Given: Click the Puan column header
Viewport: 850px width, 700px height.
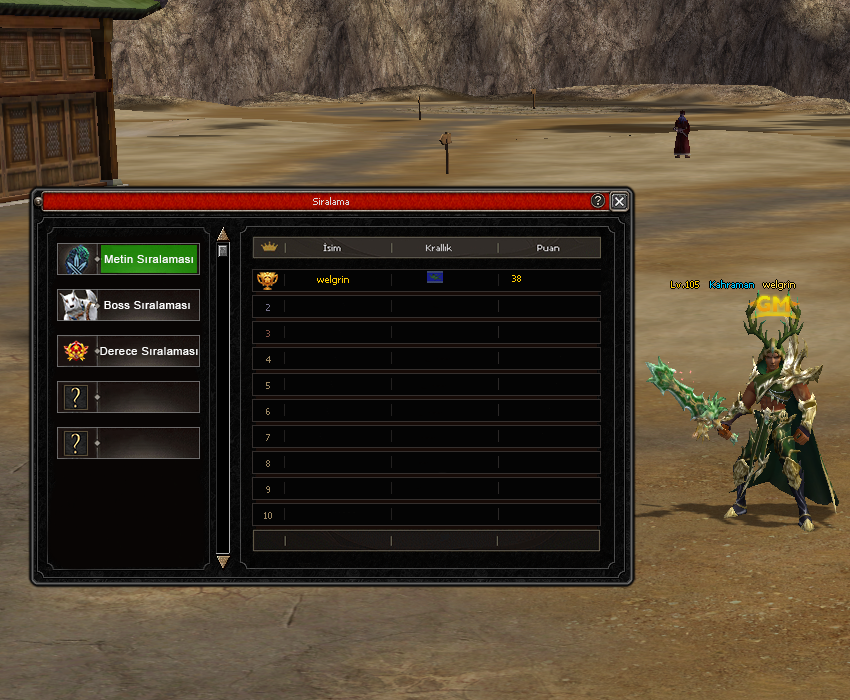Looking at the screenshot, I should click(547, 247).
